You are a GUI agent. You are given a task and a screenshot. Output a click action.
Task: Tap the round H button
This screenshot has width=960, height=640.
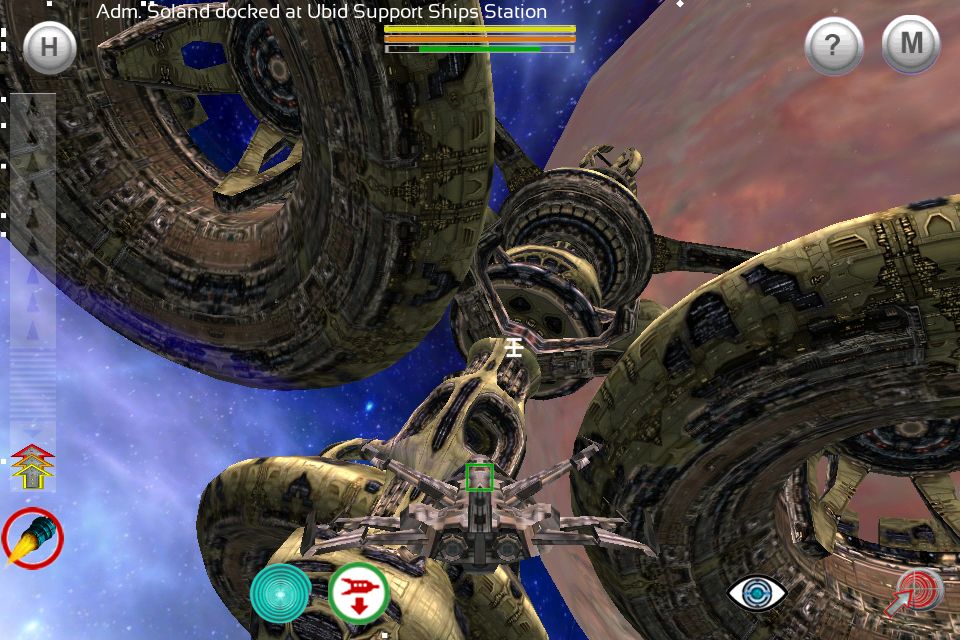click(48, 47)
